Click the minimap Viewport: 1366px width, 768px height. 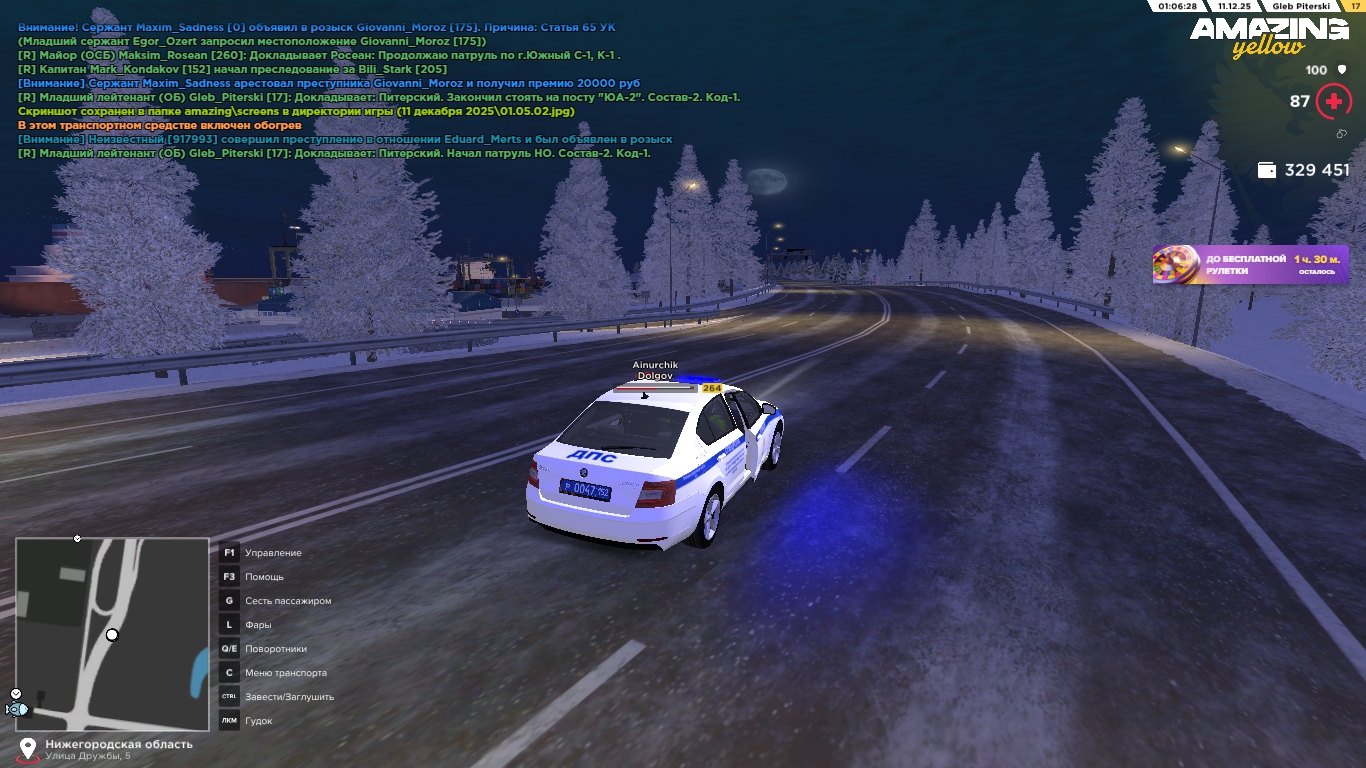coord(112,634)
